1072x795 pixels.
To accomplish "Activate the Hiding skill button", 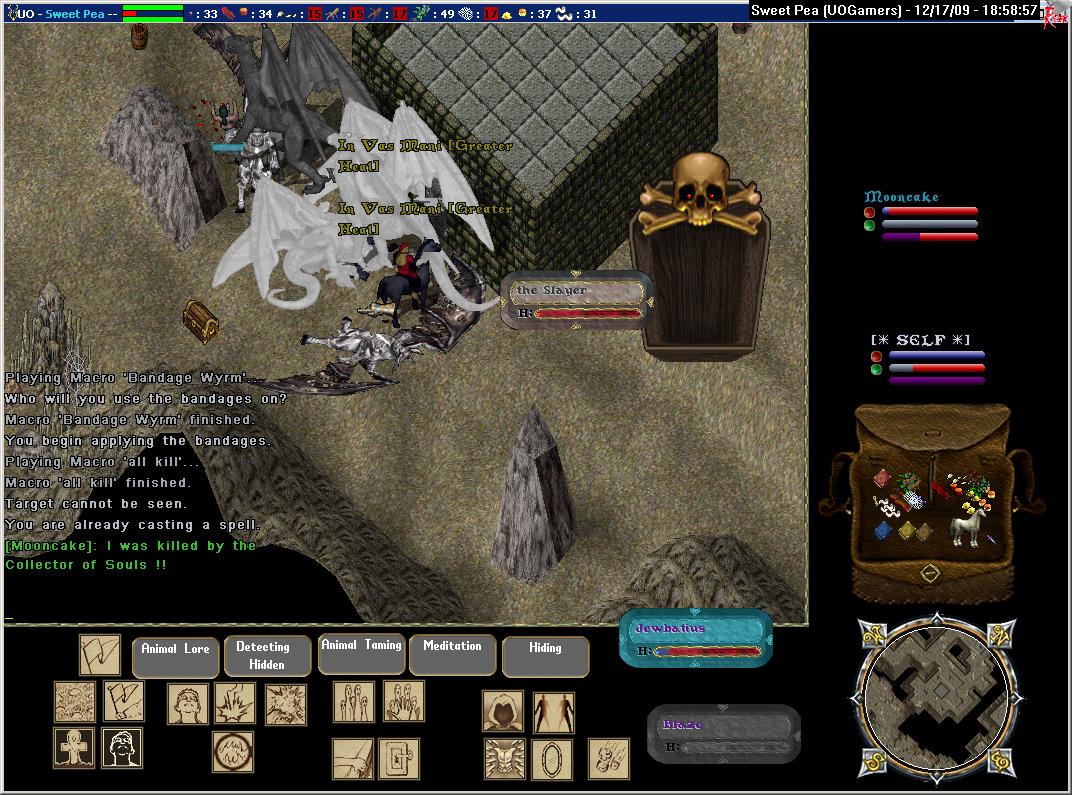I will (545, 656).
